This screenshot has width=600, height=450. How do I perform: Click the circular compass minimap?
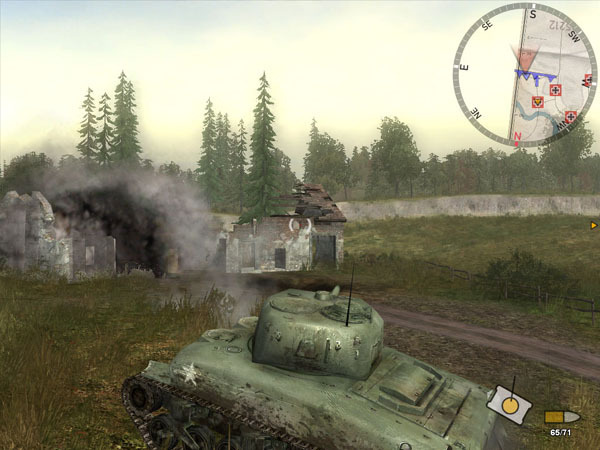(524, 76)
